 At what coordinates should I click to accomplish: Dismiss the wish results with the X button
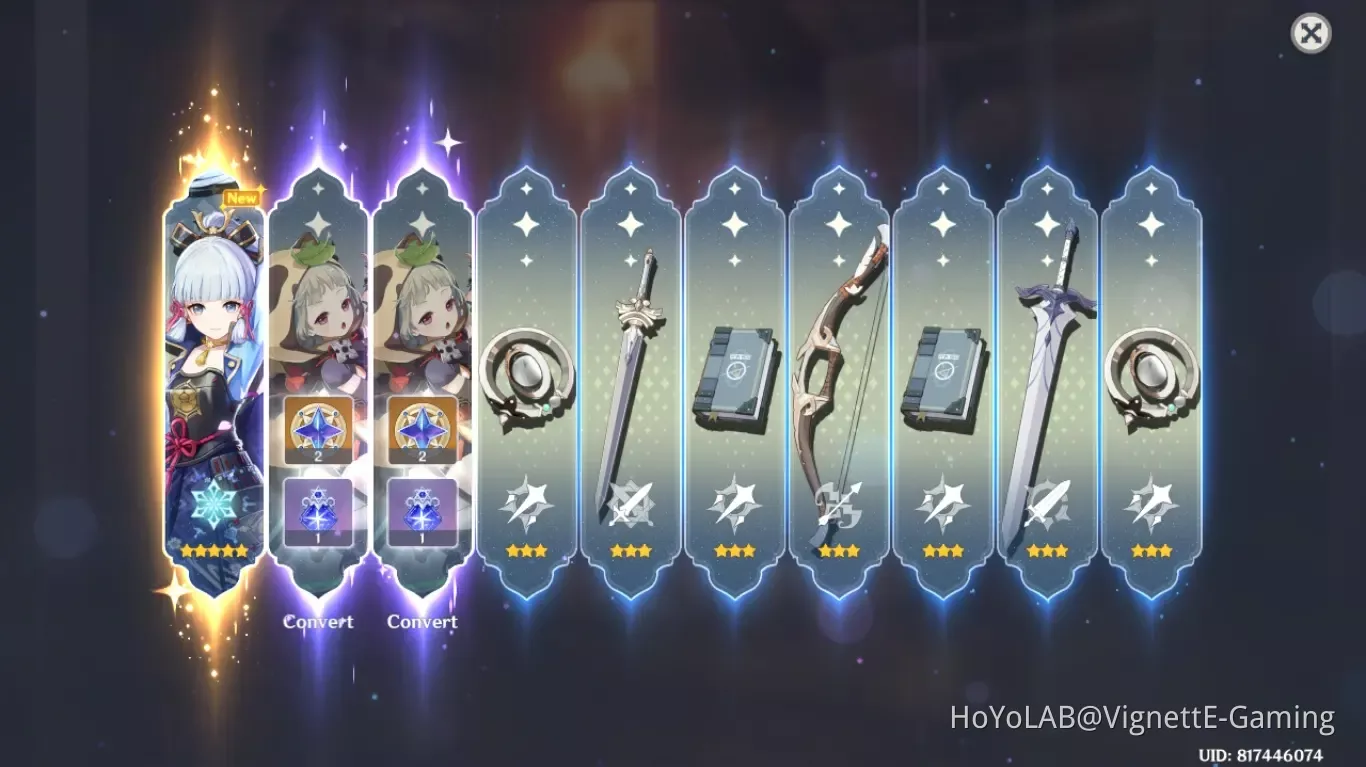pyautogui.click(x=1311, y=33)
